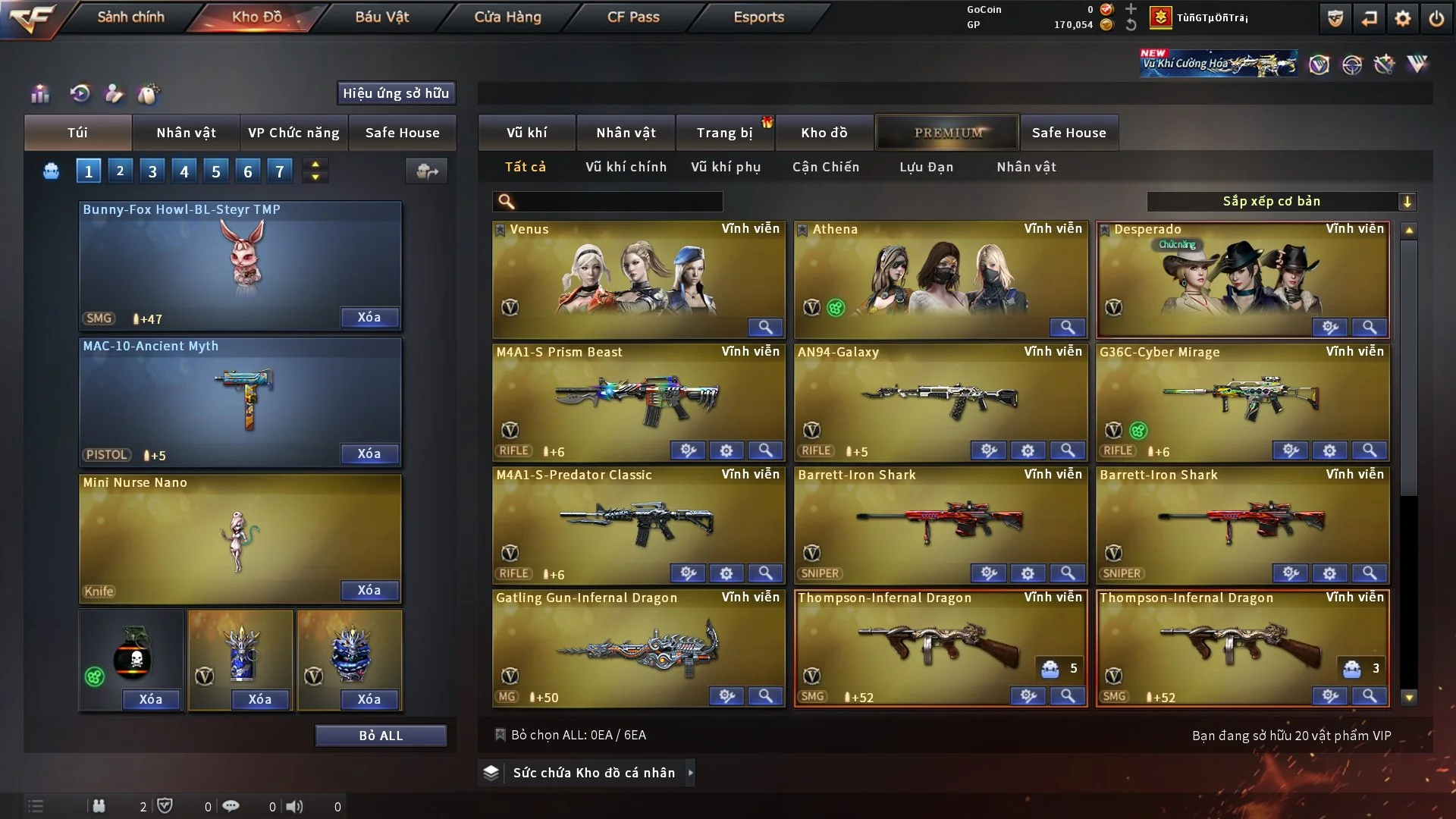Pick the Gatling Gun-Infernal Dragon item
This screenshot has height=819, width=1456.
click(637, 645)
